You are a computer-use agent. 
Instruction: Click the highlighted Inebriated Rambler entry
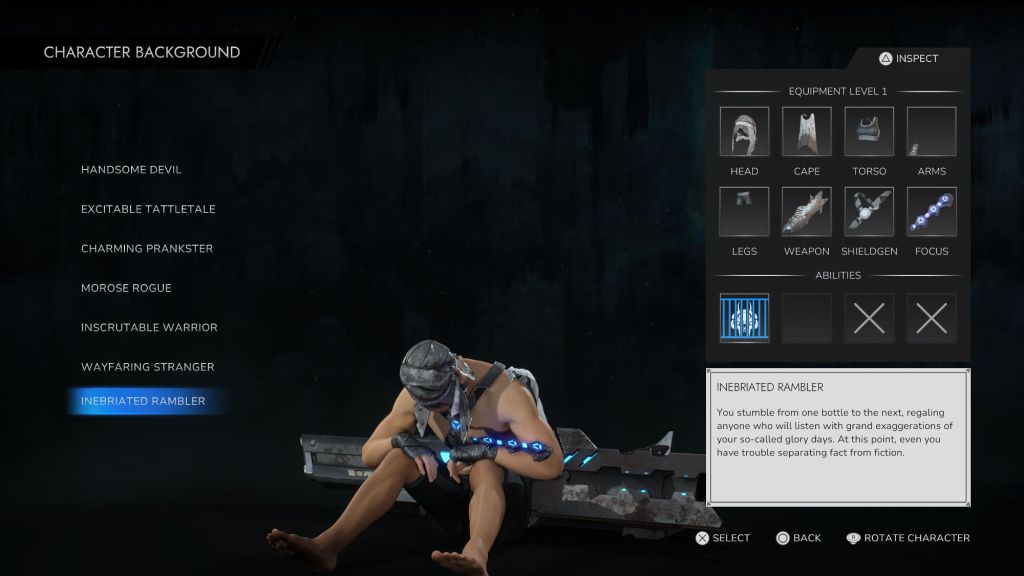[143, 401]
